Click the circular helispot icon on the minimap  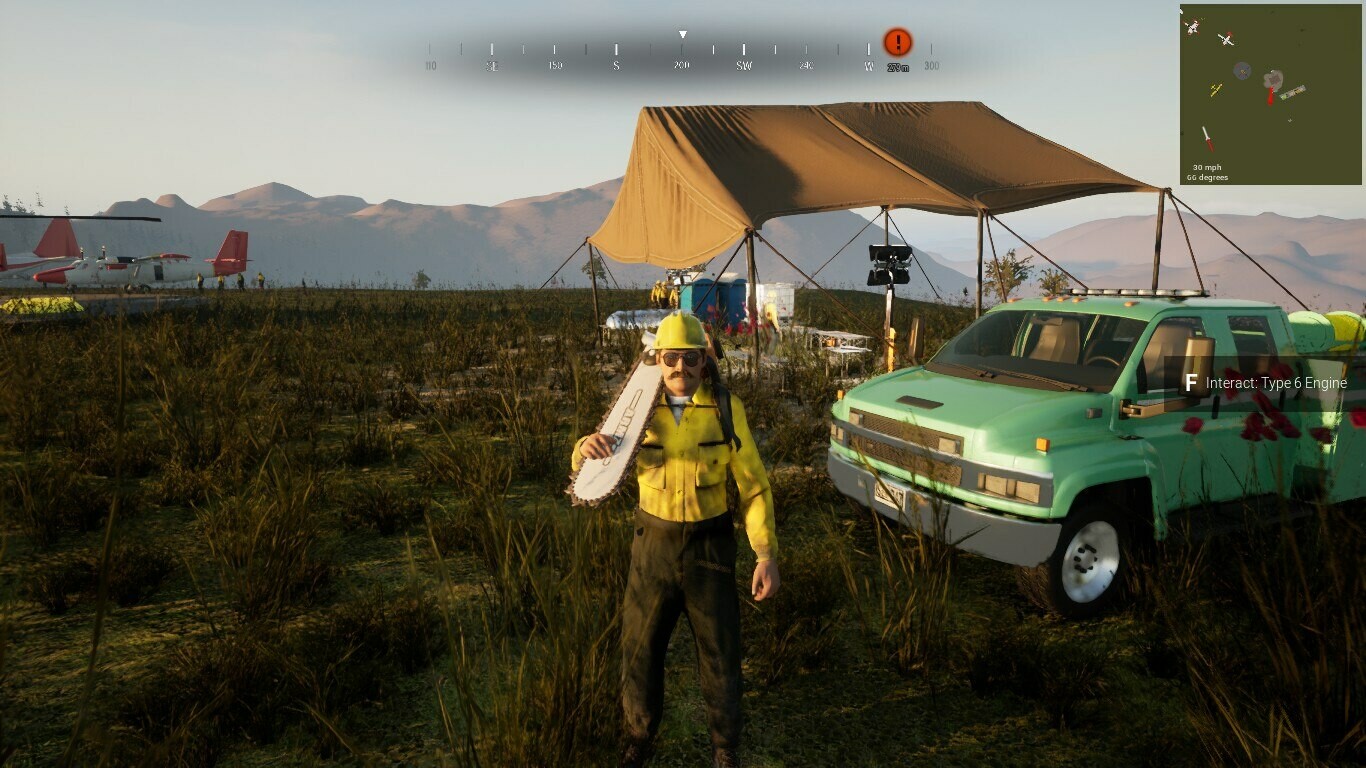click(x=1243, y=71)
